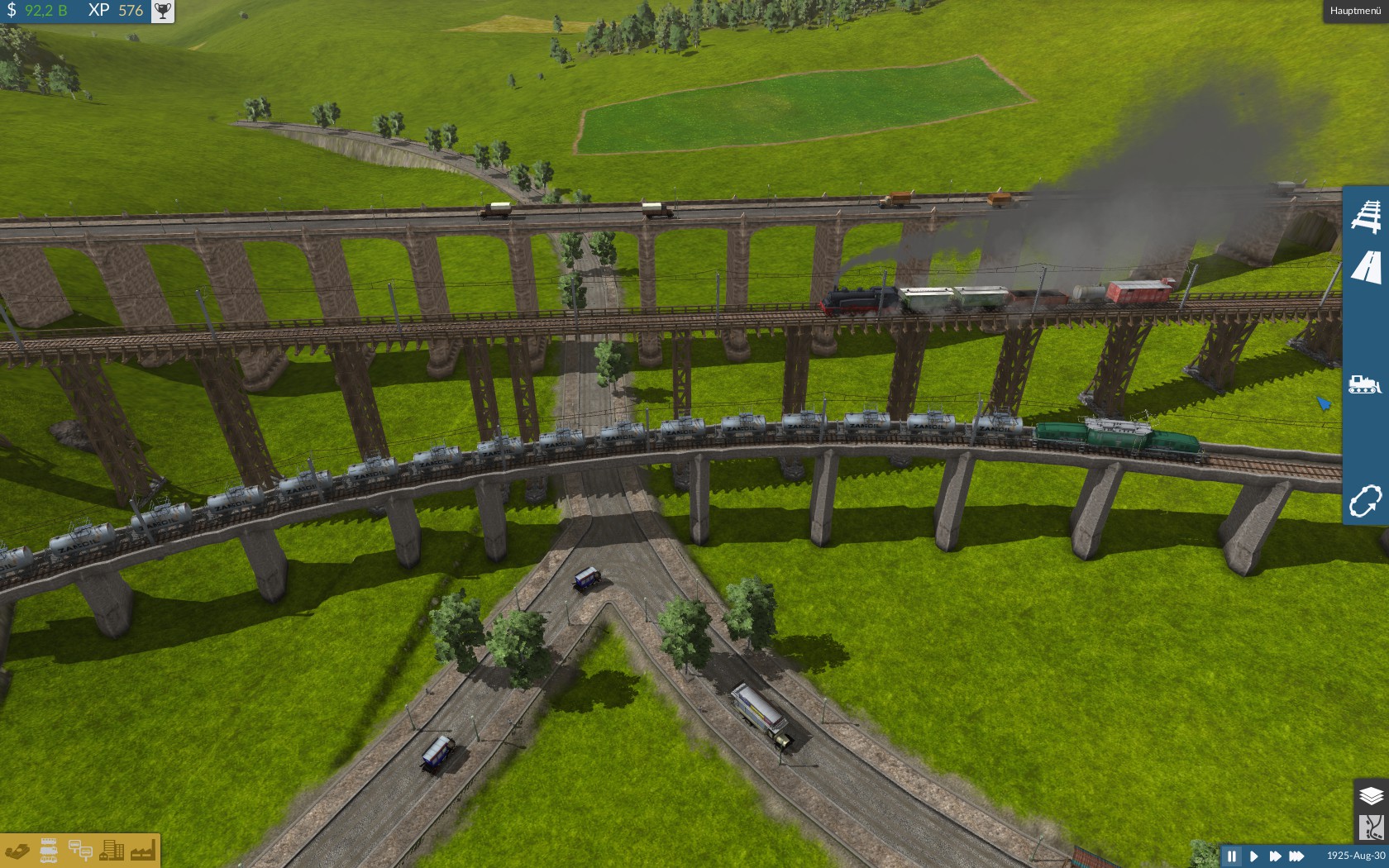Set game speed to triple fast-forward
Screen dimensions: 1389x868
click(1296, 856)
